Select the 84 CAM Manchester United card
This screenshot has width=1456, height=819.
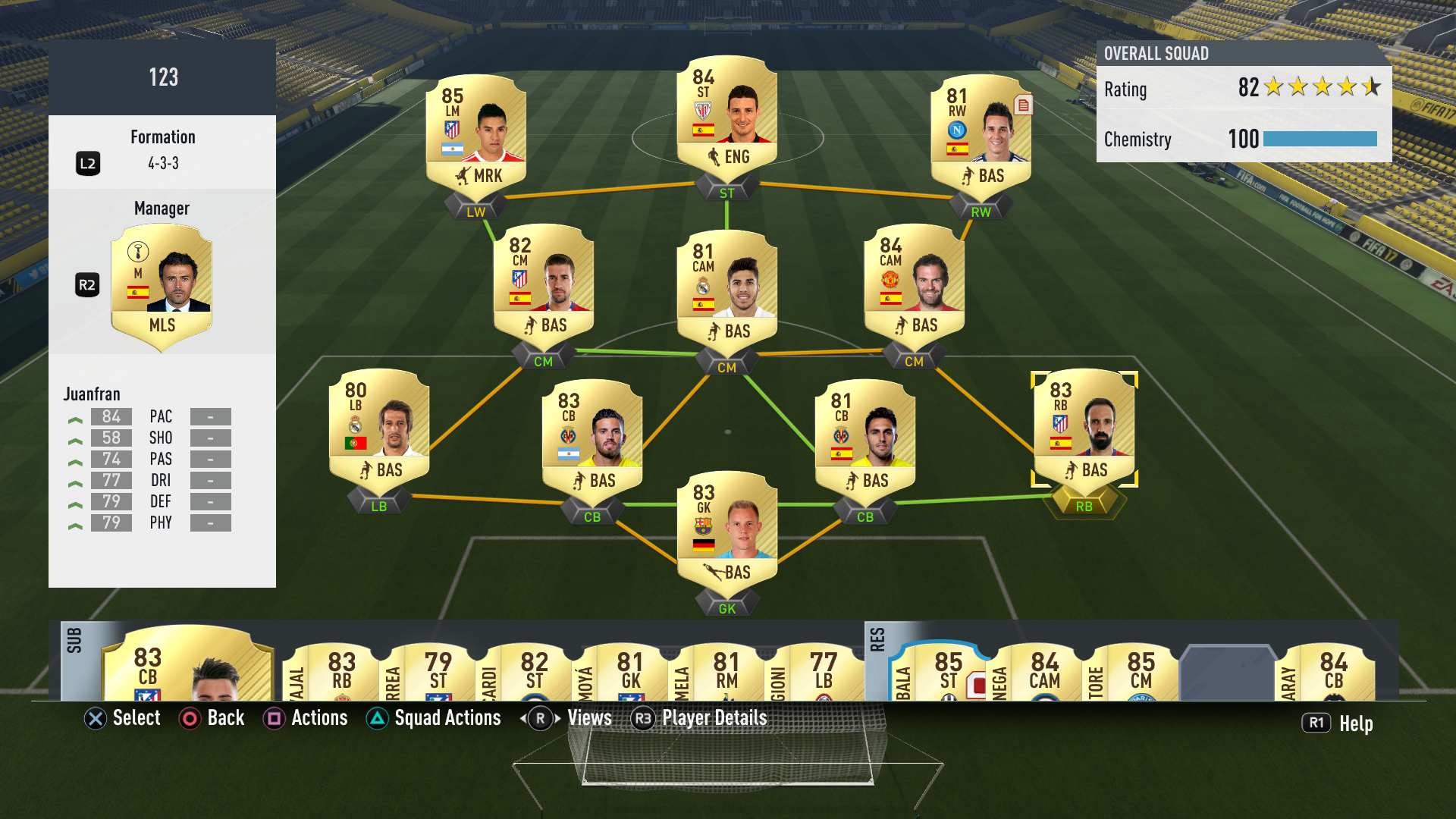(914, 282)
